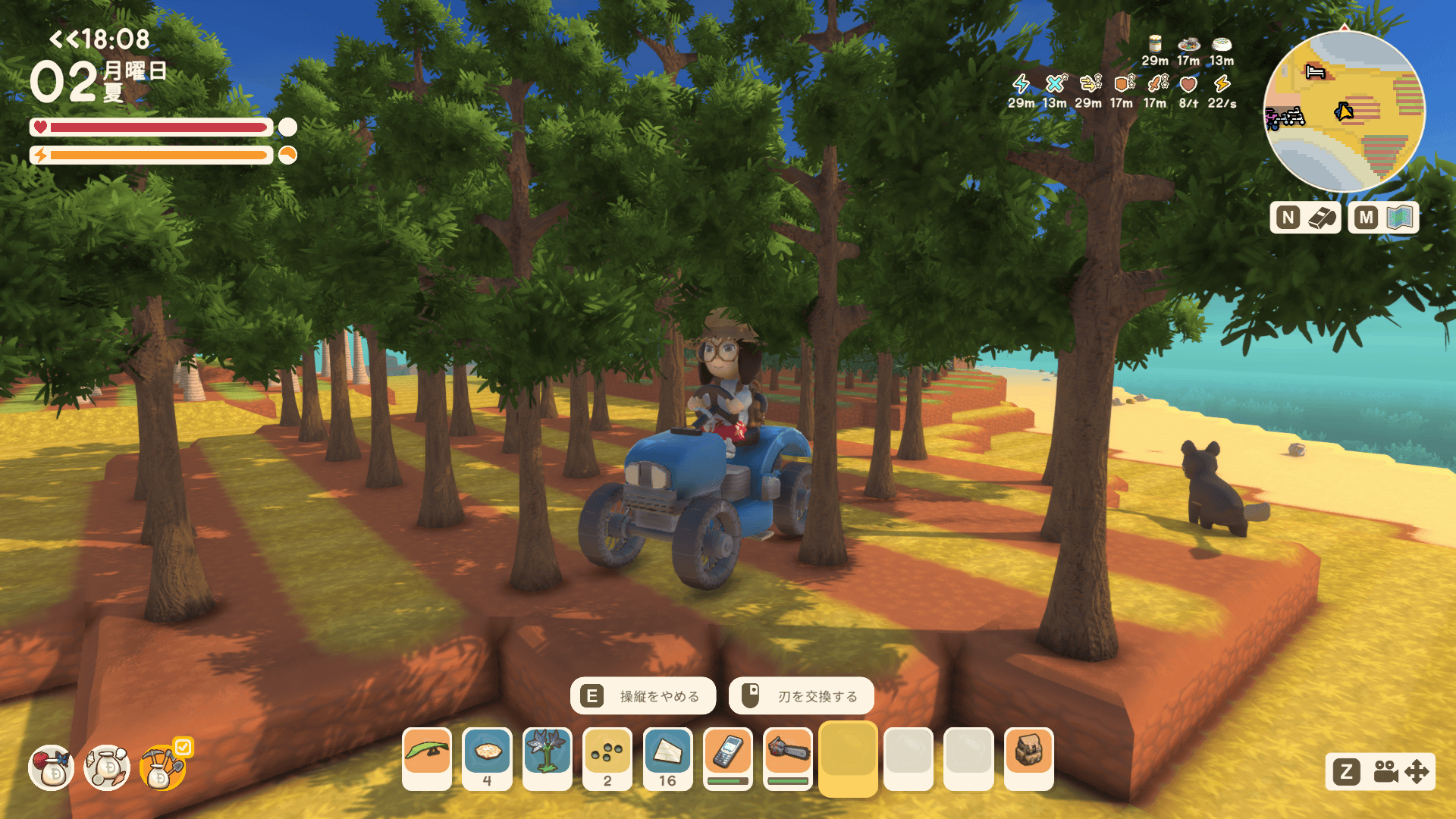Open the apple and butterfly money bag
Viewport: 1456px width, 819px height.
coord(52,767)
